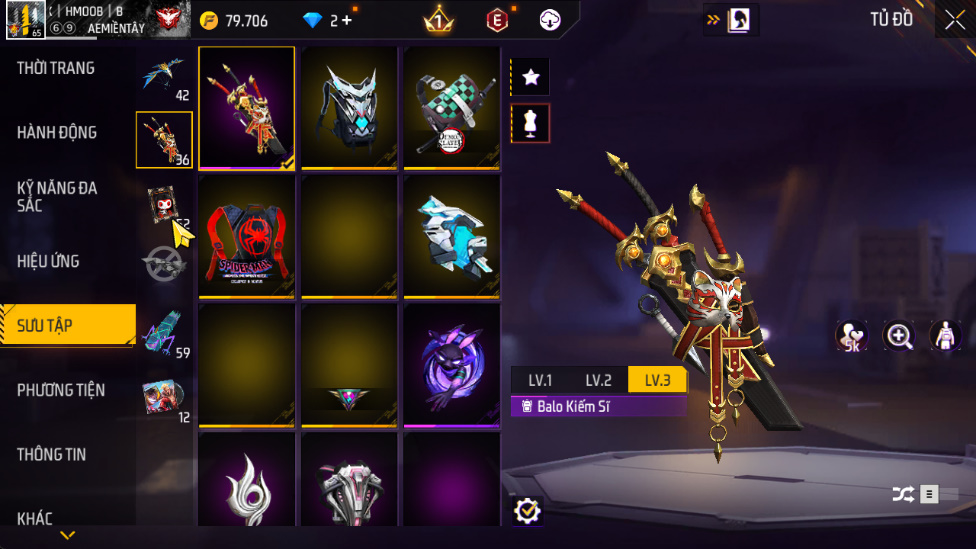Viewport: 976px width, 549px height.
Task: Pick the white and cyan mech backpack
Action: pyautogui.click(x=452, y=236)
